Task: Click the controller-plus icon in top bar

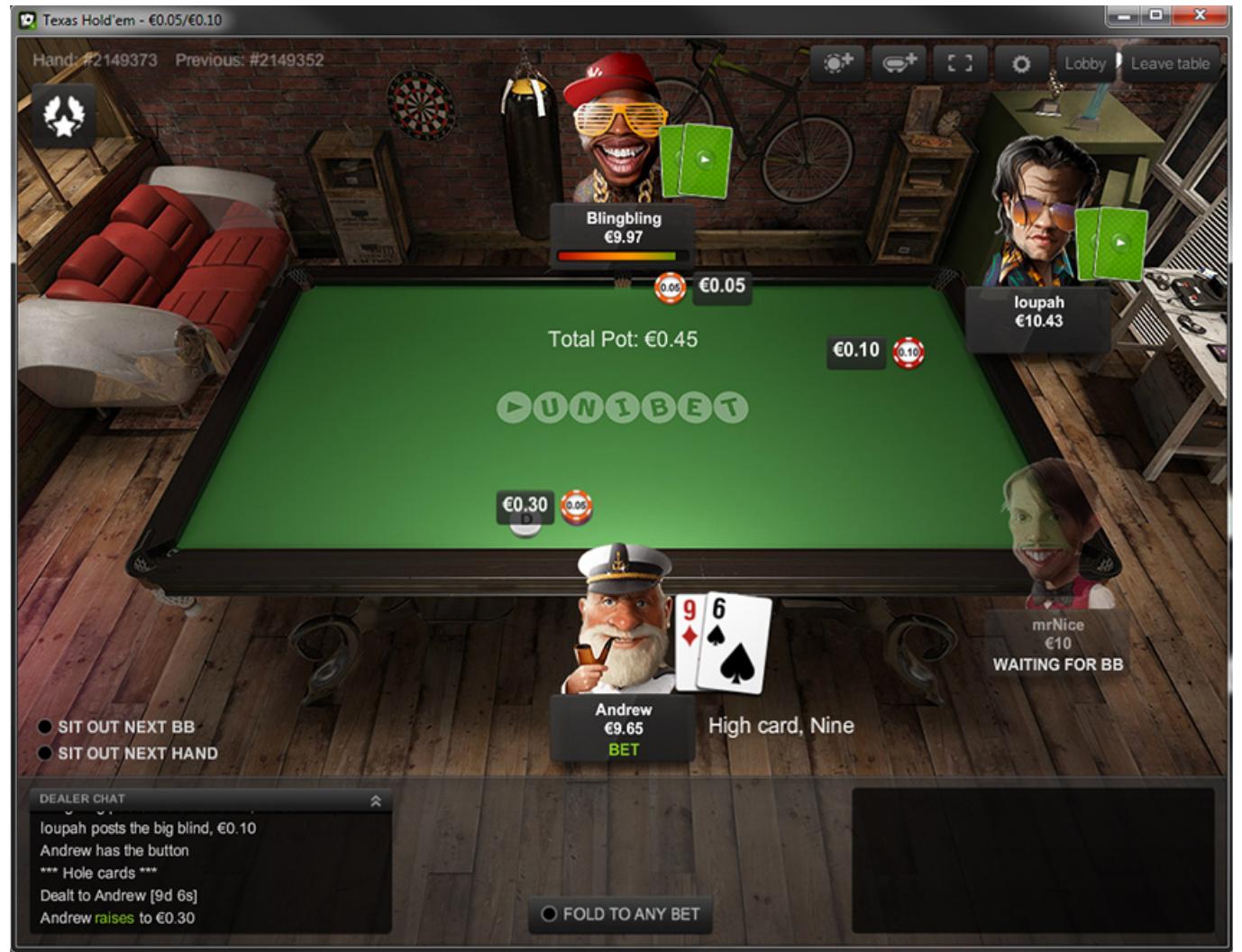Action: coord(899,64)
